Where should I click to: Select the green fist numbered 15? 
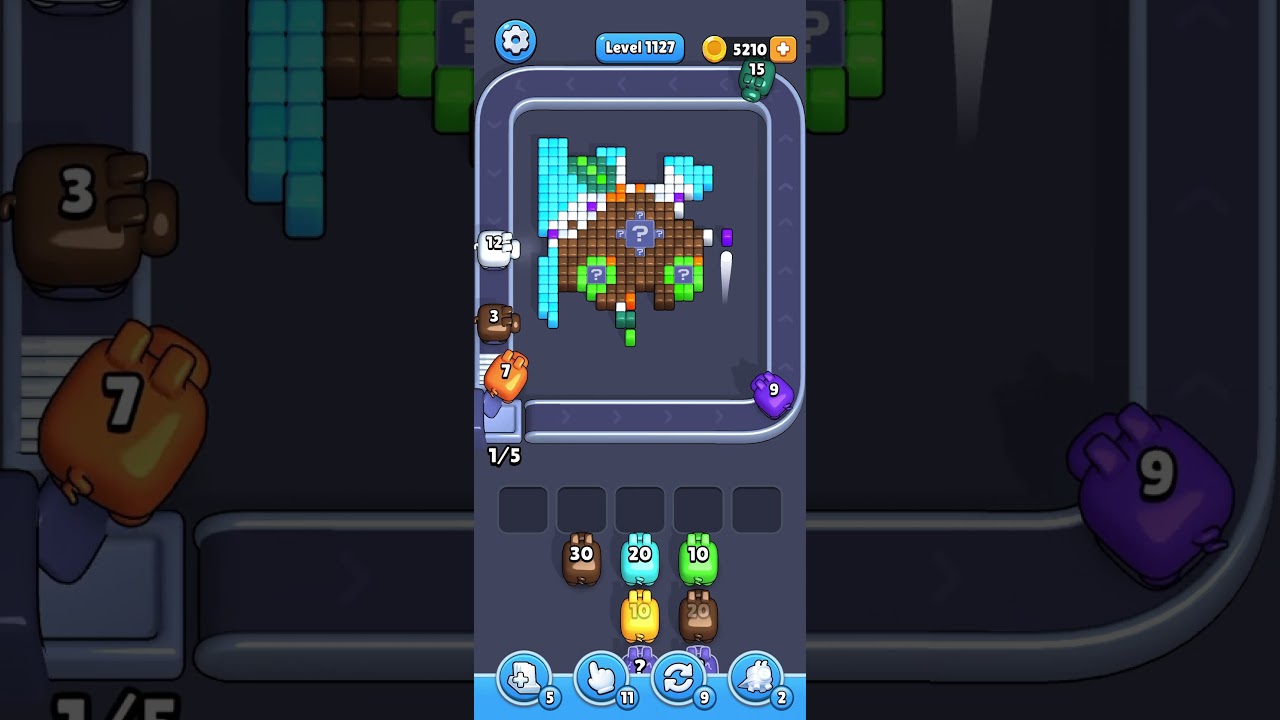click(758, 82)
